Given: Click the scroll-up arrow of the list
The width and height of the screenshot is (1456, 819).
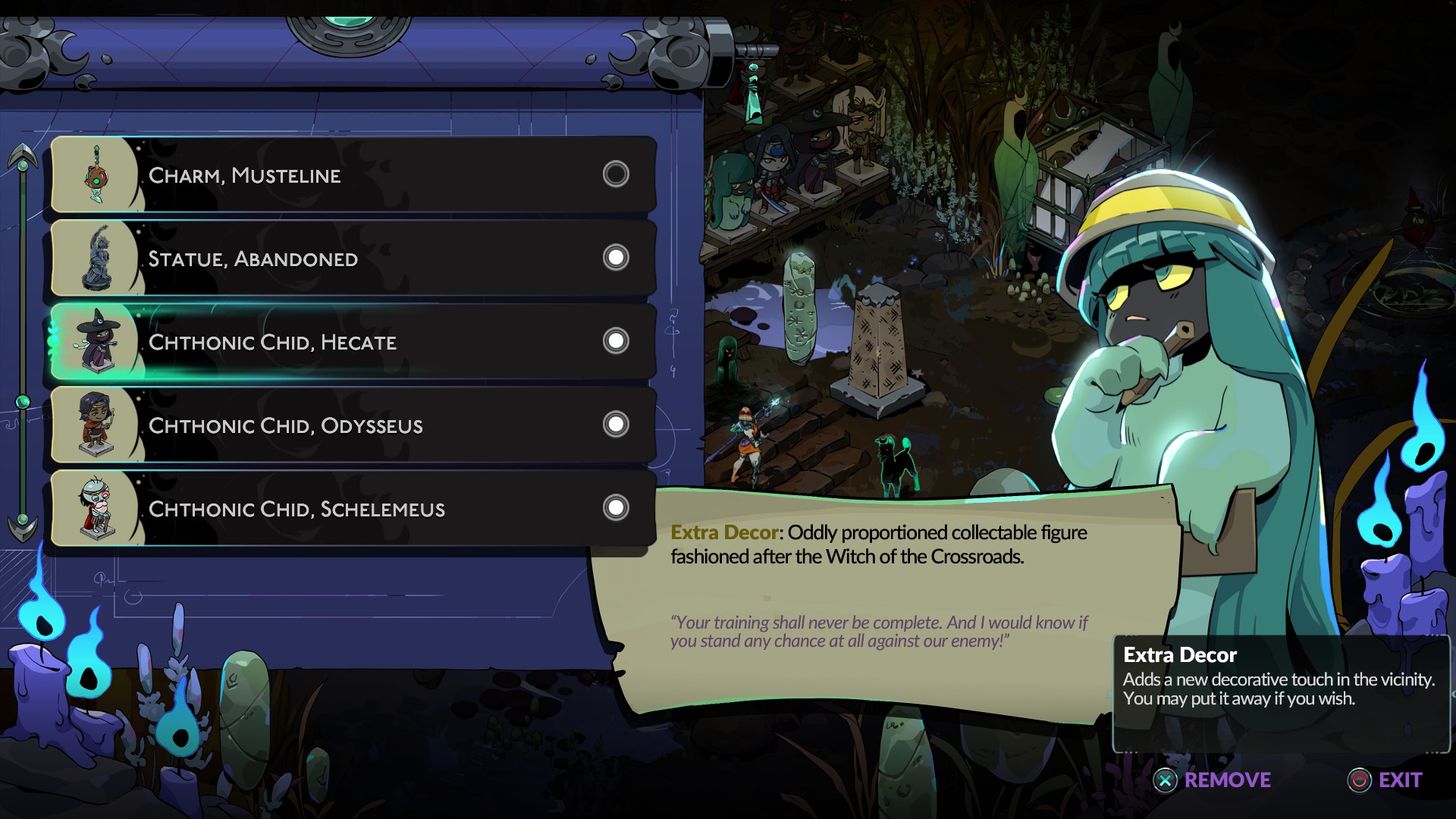Looking at the screenshot, I should click(23, 157).
